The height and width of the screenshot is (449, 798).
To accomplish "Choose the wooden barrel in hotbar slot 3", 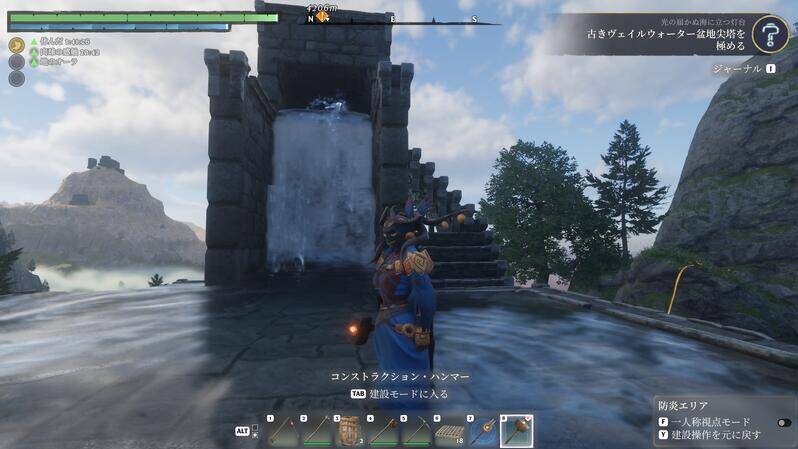I will click(x=349, y=431).
